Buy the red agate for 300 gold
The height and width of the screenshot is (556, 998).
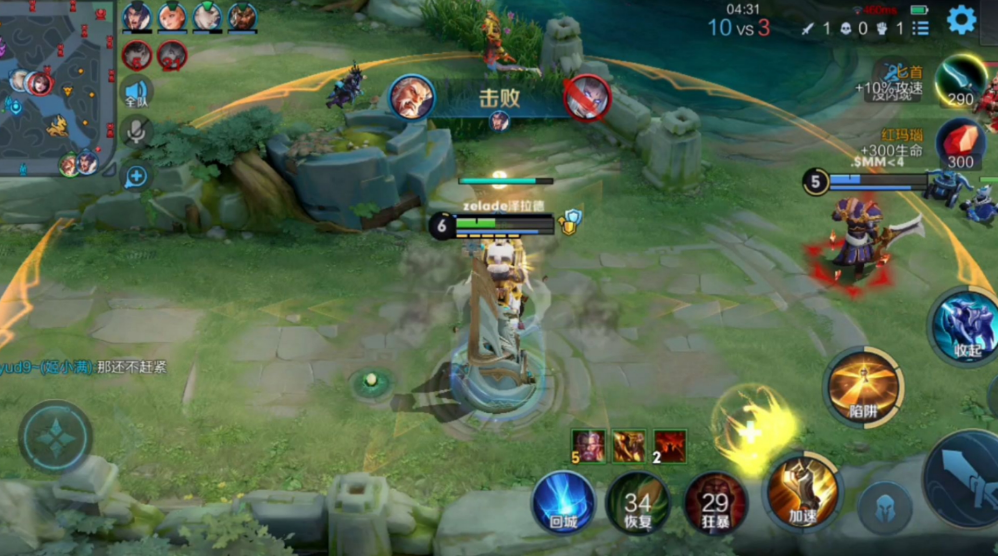960,144
